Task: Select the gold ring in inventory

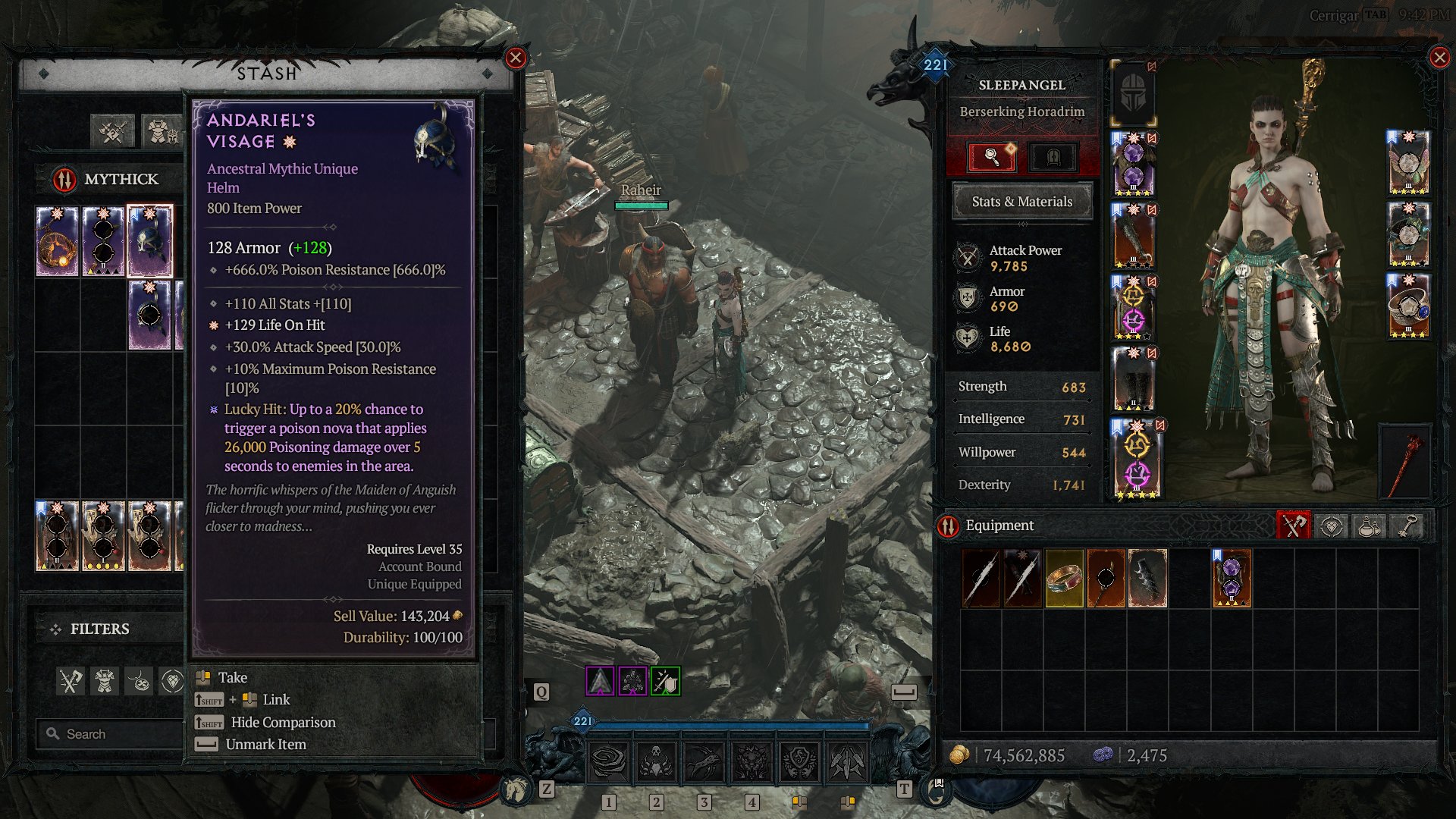Action: pos(1064,579)
